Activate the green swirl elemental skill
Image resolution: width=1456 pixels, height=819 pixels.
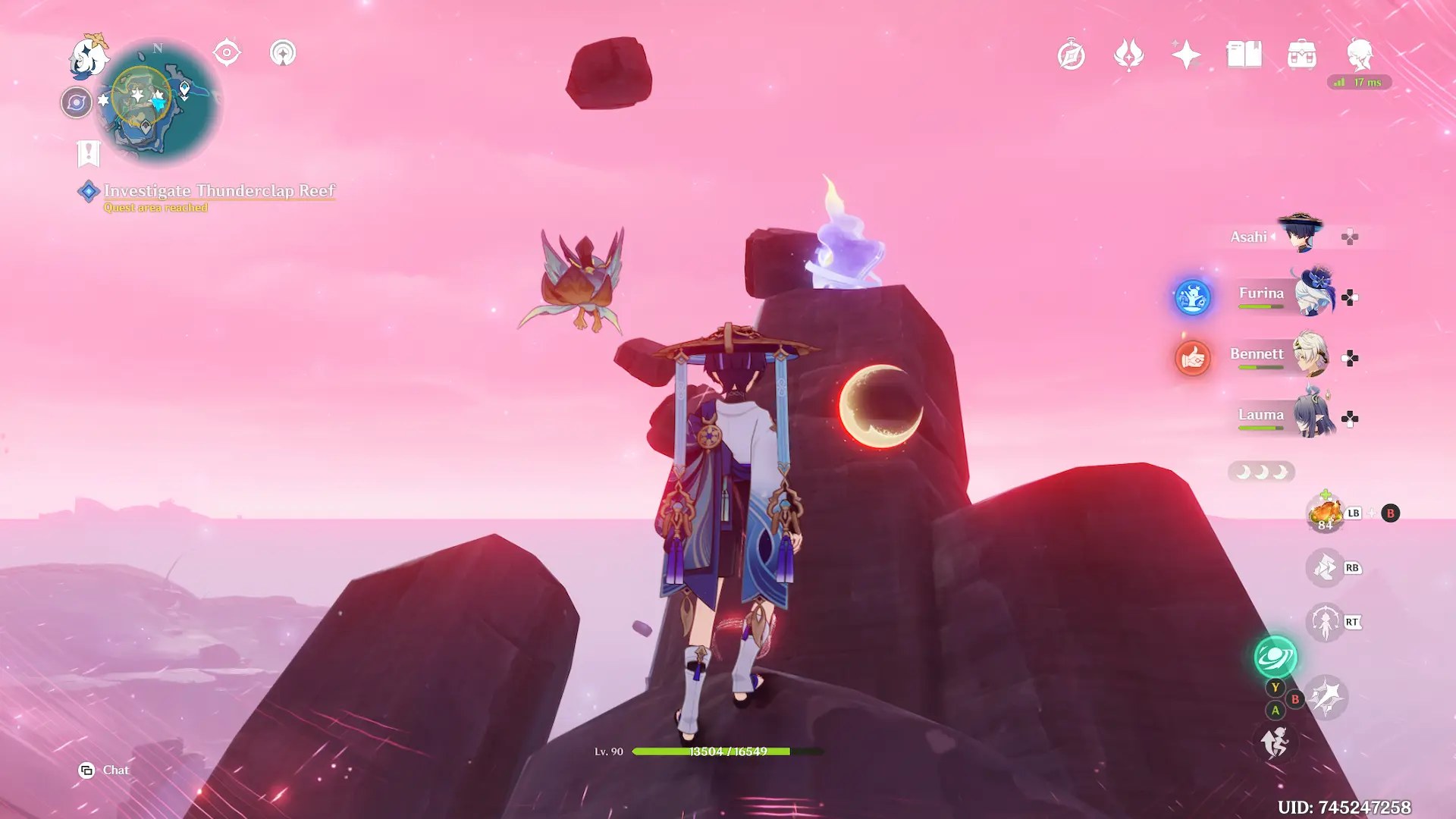point(1276,657)
